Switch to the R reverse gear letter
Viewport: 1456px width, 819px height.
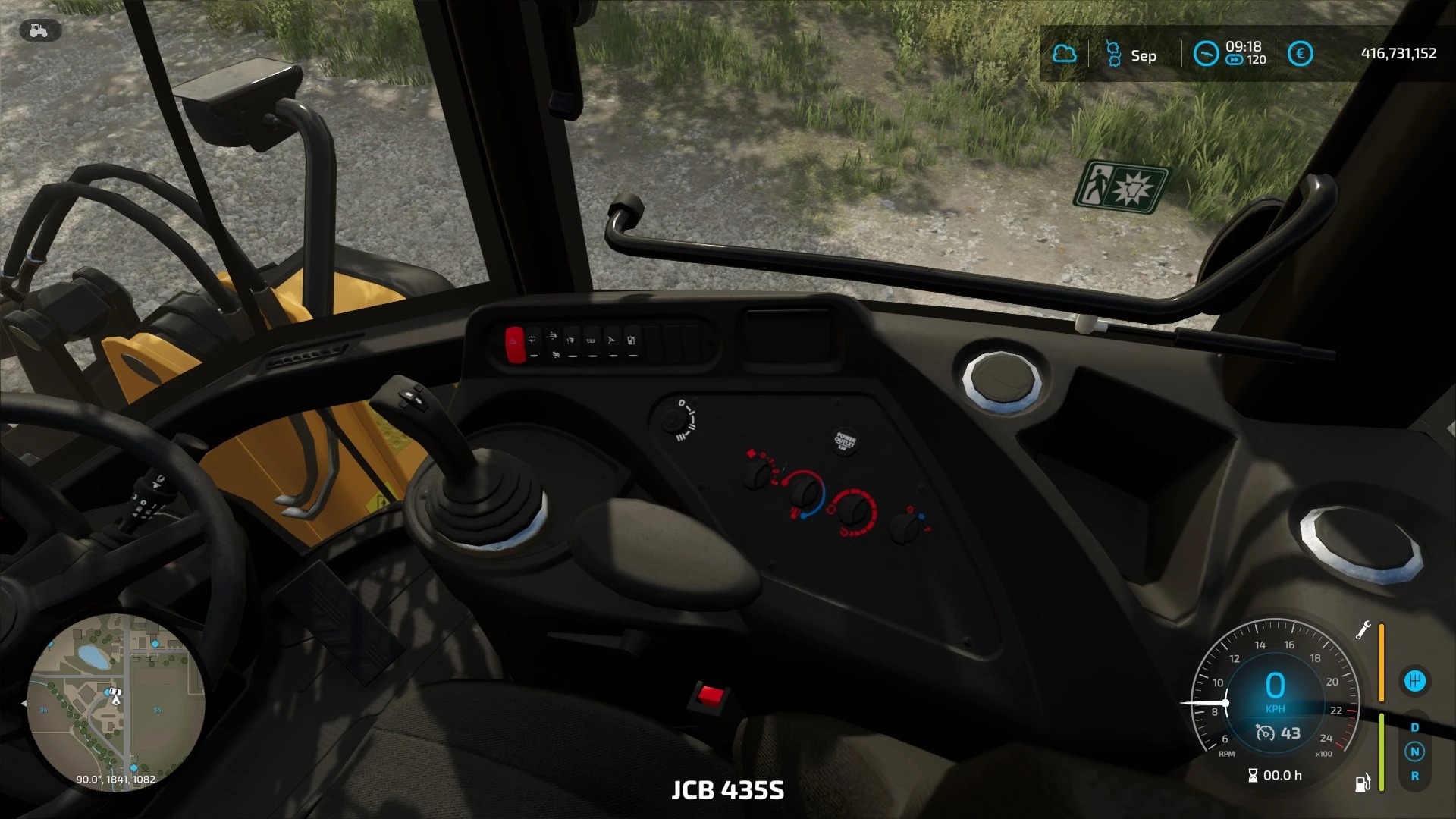click(x=1414, y=776)
